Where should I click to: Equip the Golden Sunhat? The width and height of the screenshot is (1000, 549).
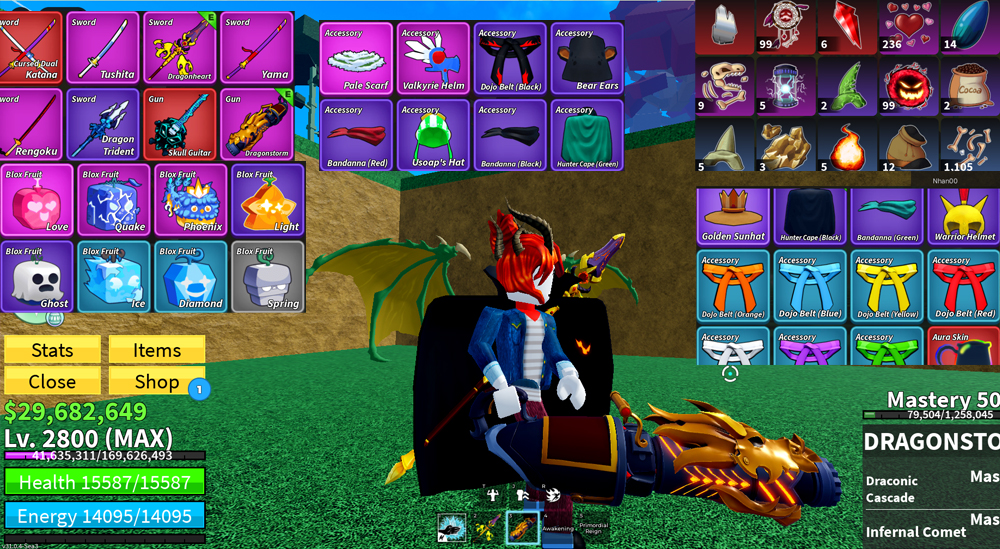click(x=733, y=216)
